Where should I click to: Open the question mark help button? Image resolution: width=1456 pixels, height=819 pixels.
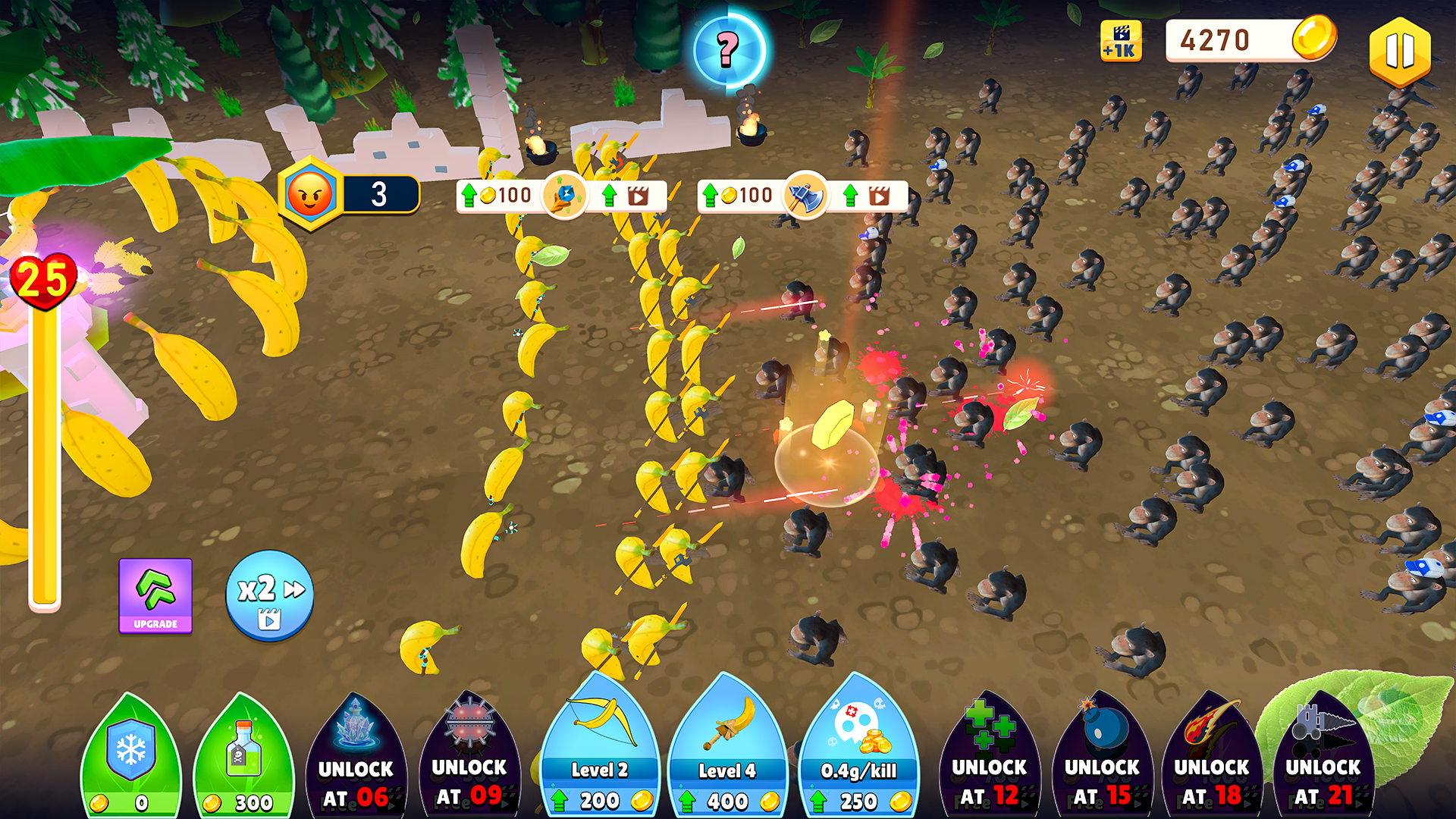pos(728,50)
